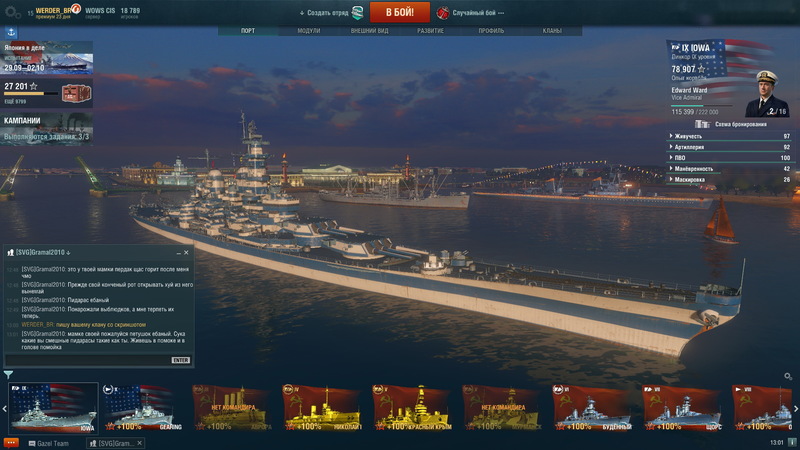Open the Япония в деле event banner
The image size is (800, 450).
click(x=47, y=57)
